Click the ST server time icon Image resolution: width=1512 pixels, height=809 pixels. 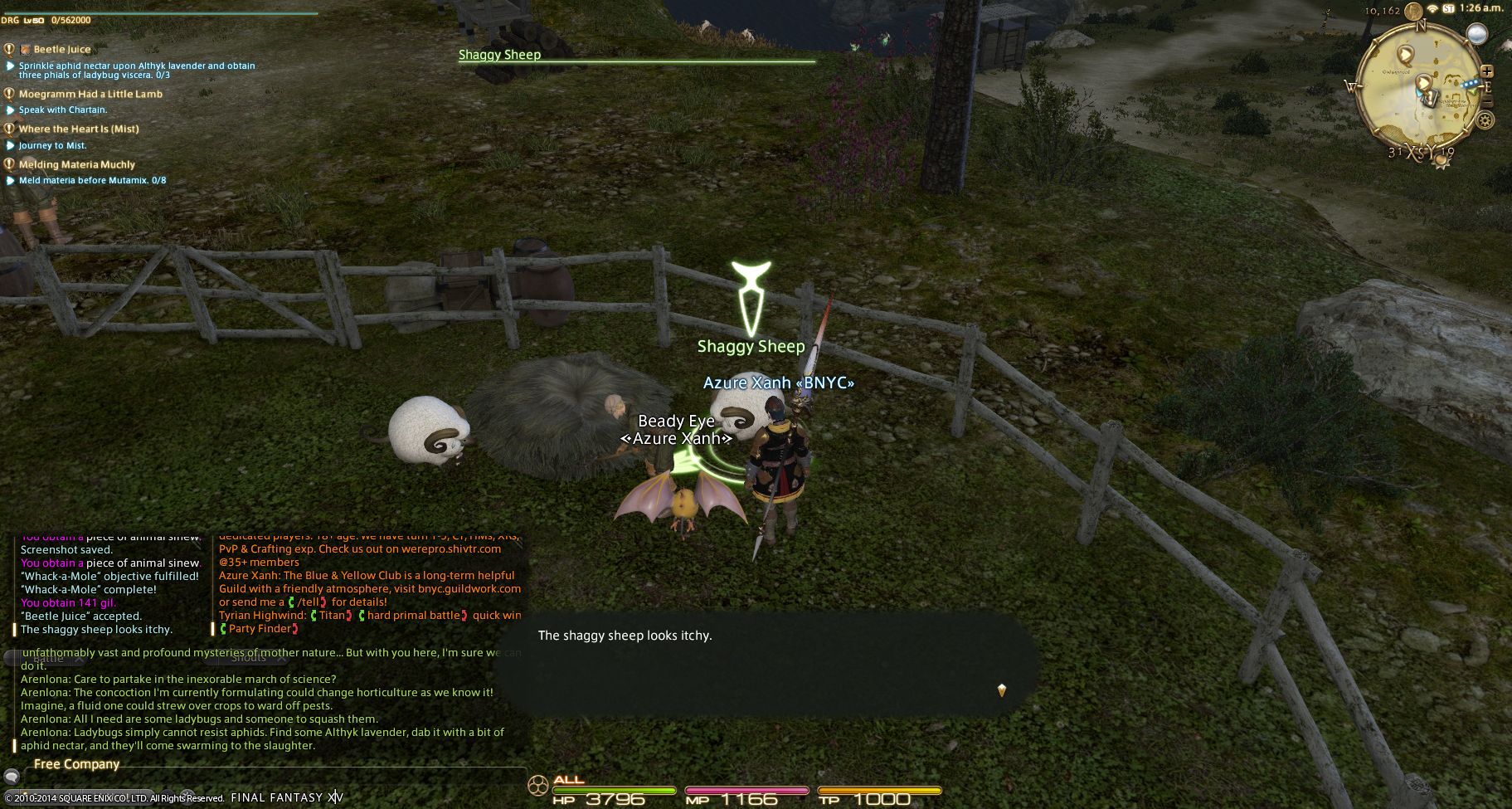point(1449,9)
